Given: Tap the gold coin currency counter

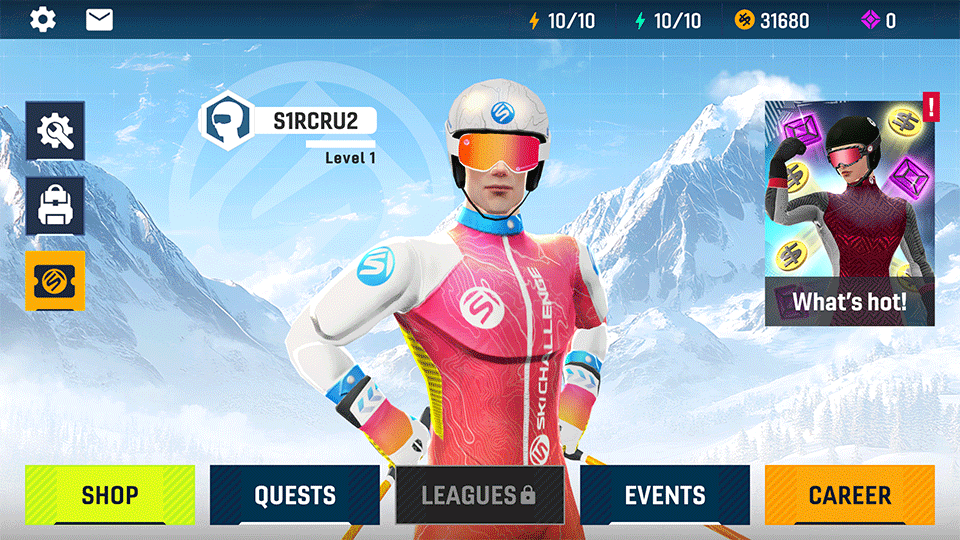Looking at the screenshot, I should 772,20.
